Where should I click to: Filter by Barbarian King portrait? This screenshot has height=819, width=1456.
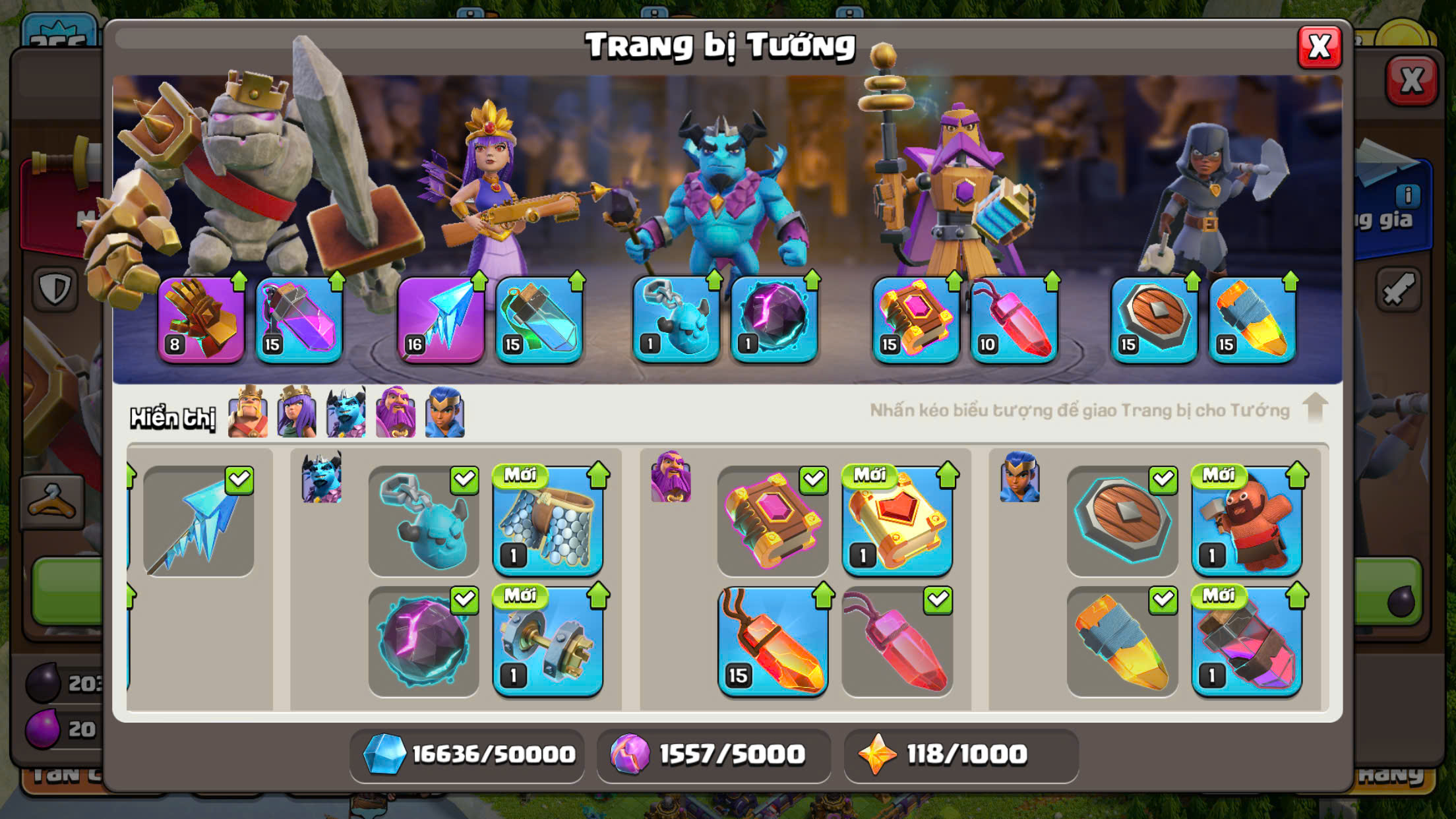[248, 413]
